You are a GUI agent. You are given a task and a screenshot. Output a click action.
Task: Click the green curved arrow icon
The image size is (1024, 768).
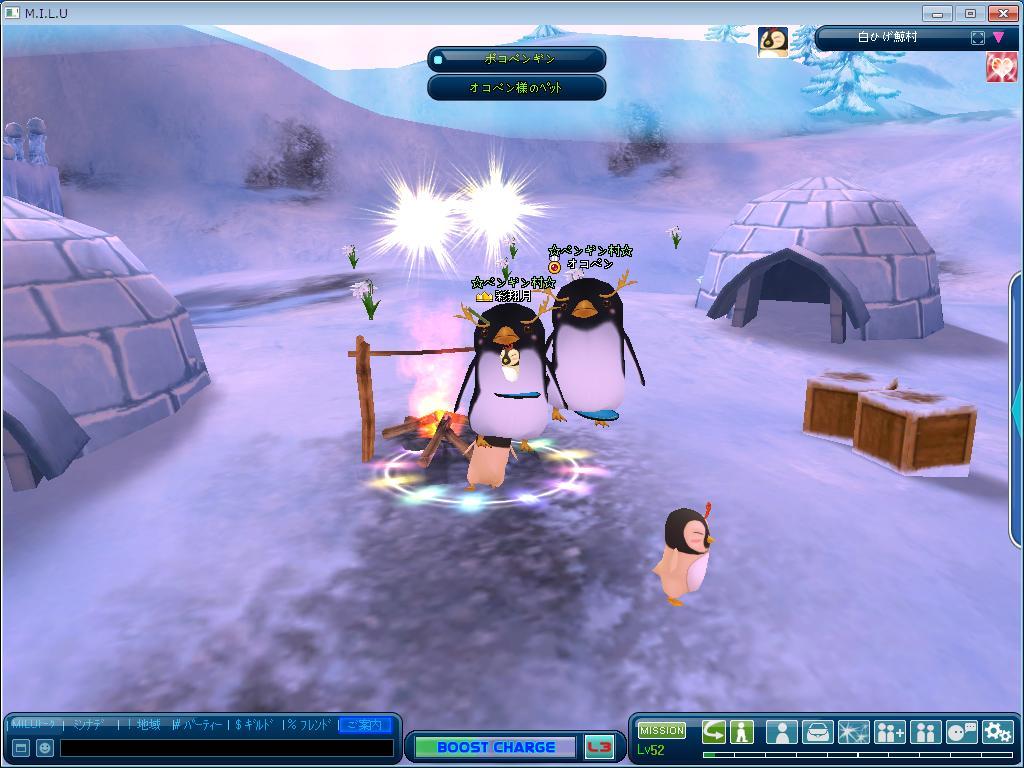click(714, 732)
